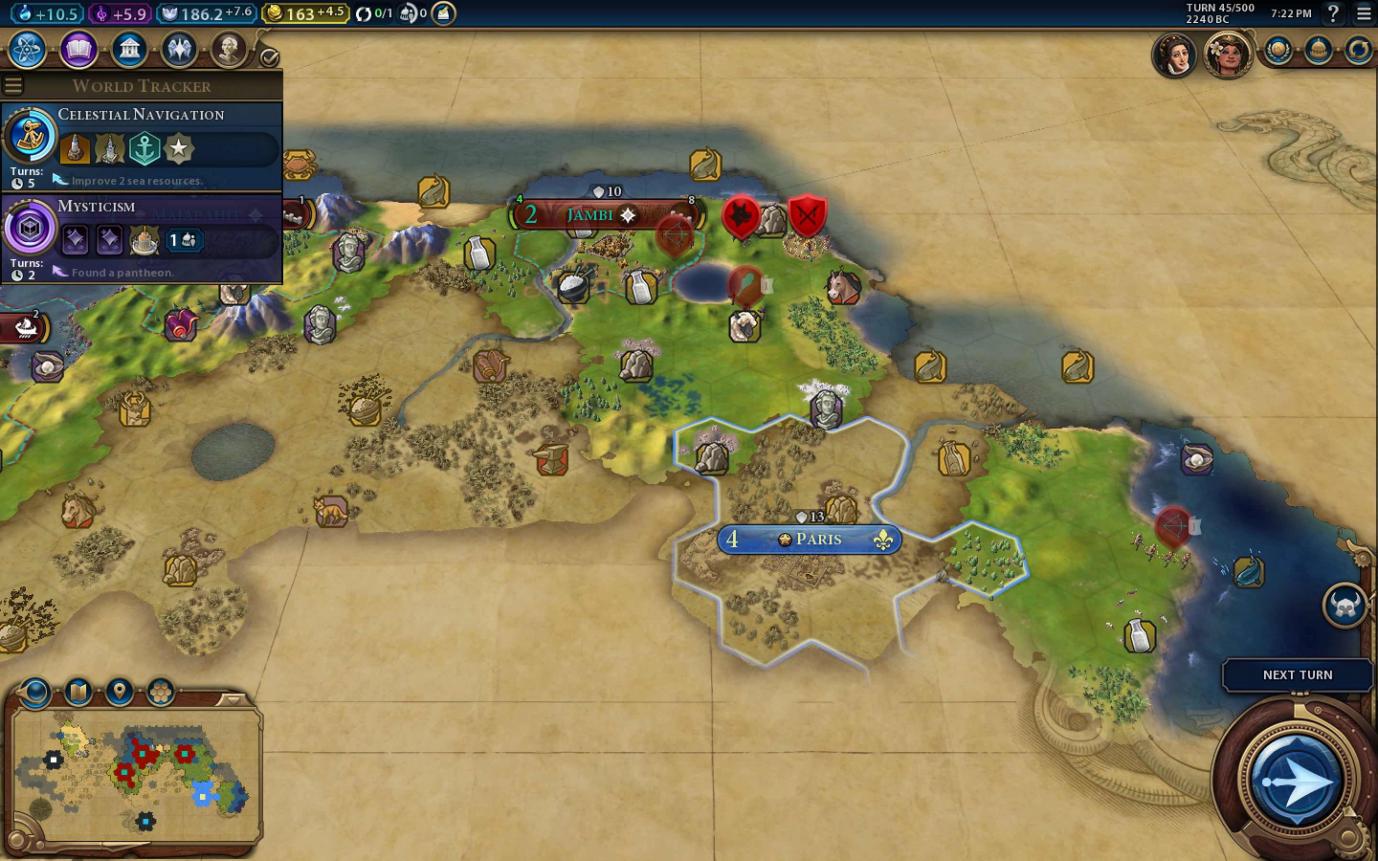Open the Civics tree
The height and width of the screenshot is (861, 1378).
[78, 48]
